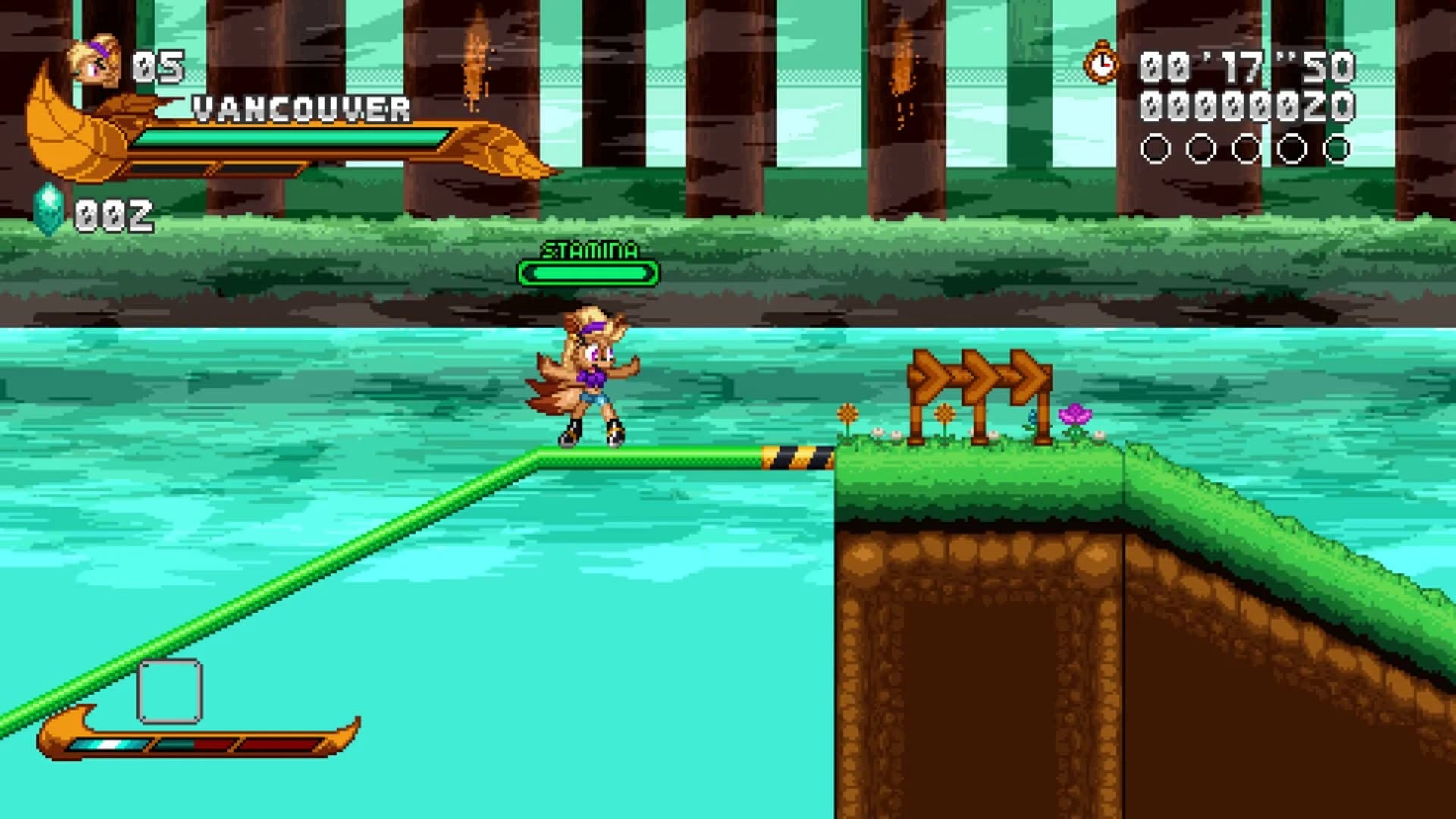The width and height of the screenshot is (1456, 819).
Task: Click the striped hazard marker on the rail
Action: point(799,456)
